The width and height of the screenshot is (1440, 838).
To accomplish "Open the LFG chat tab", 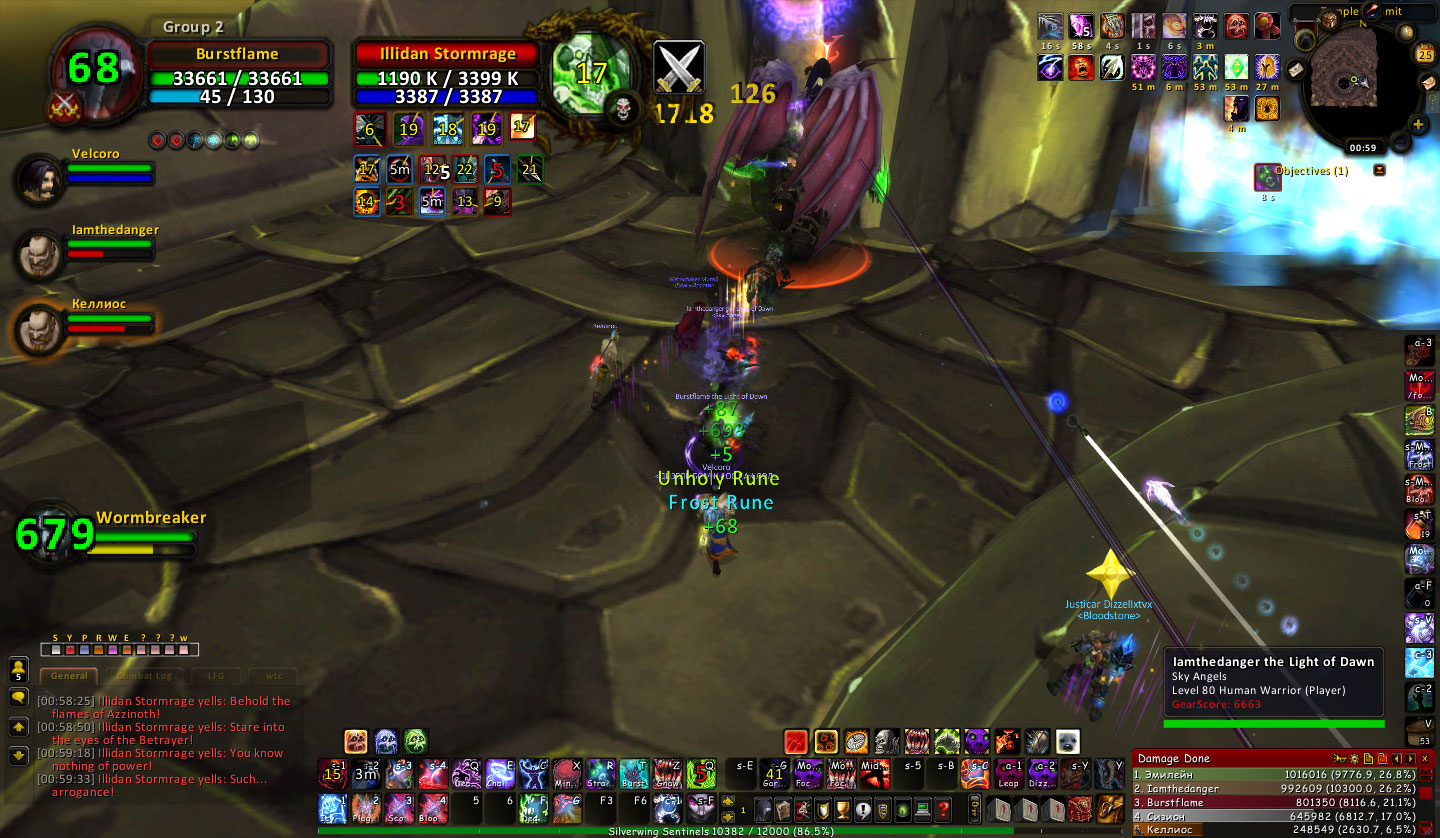I will [x=211, y=676].
